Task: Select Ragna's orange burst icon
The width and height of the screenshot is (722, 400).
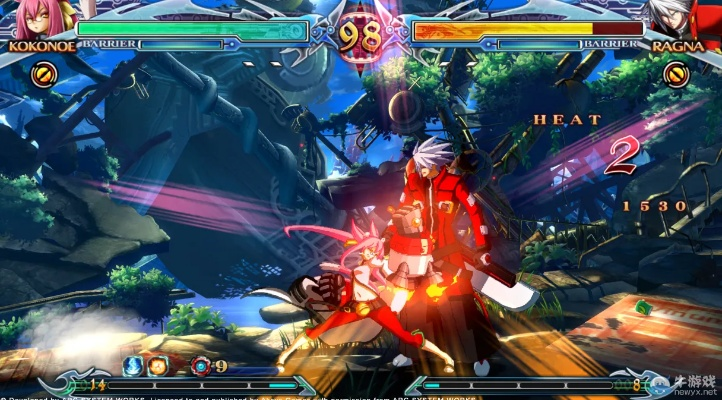Action: point(677,73)
